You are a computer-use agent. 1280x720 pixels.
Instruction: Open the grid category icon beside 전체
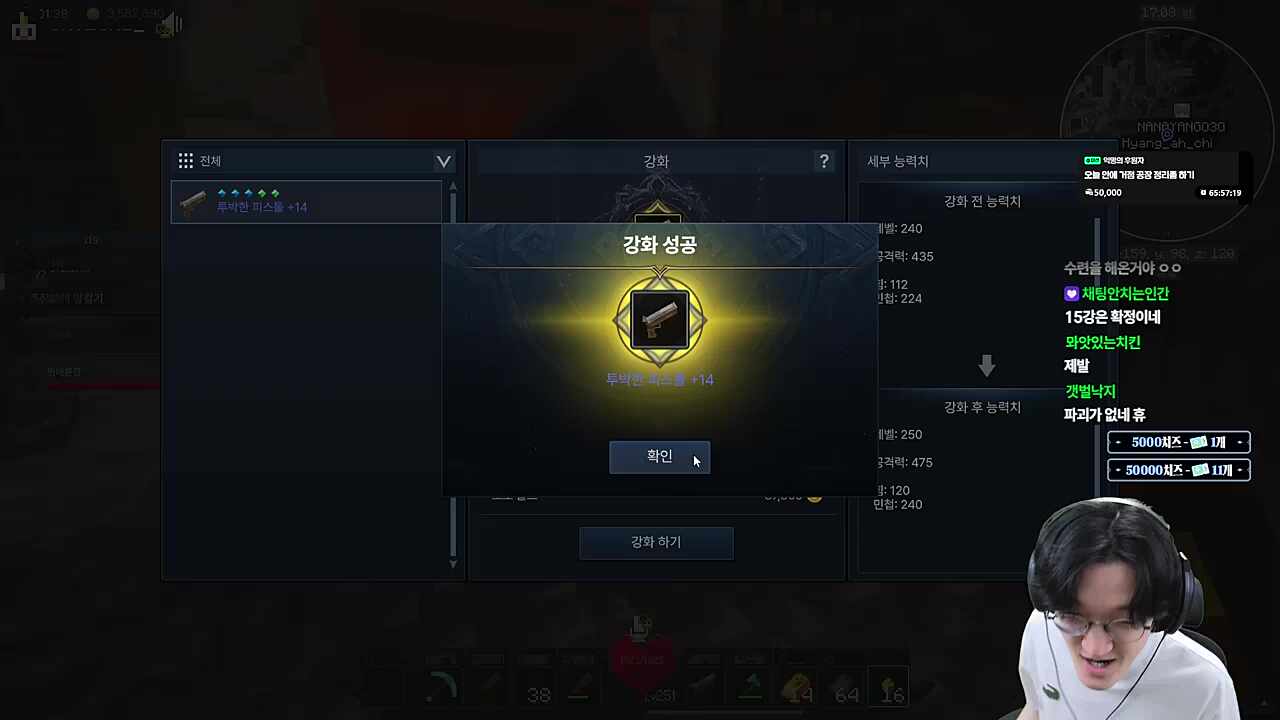[x=186, y=160]
